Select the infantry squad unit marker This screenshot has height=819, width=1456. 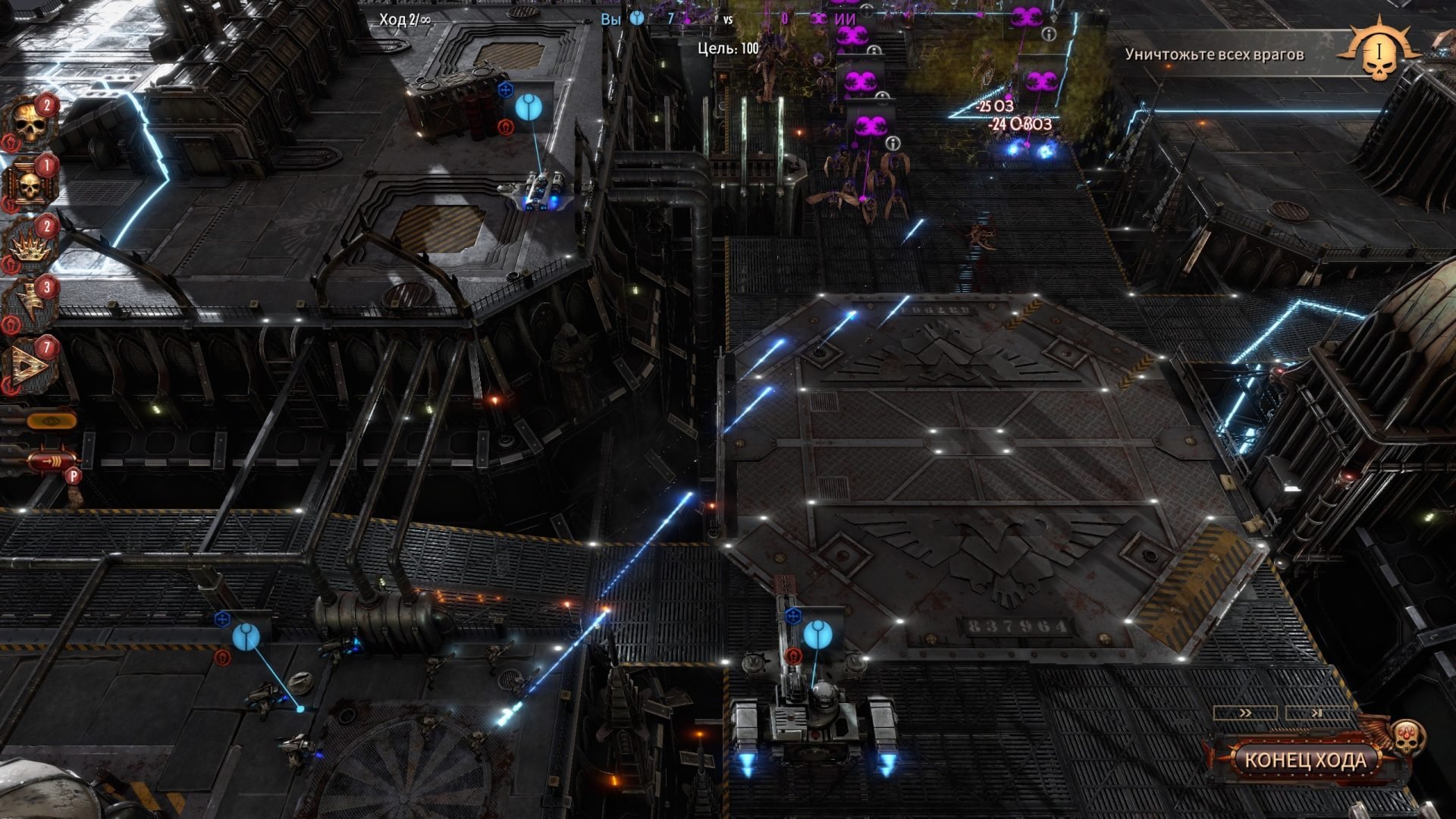[x=246, y=636]
